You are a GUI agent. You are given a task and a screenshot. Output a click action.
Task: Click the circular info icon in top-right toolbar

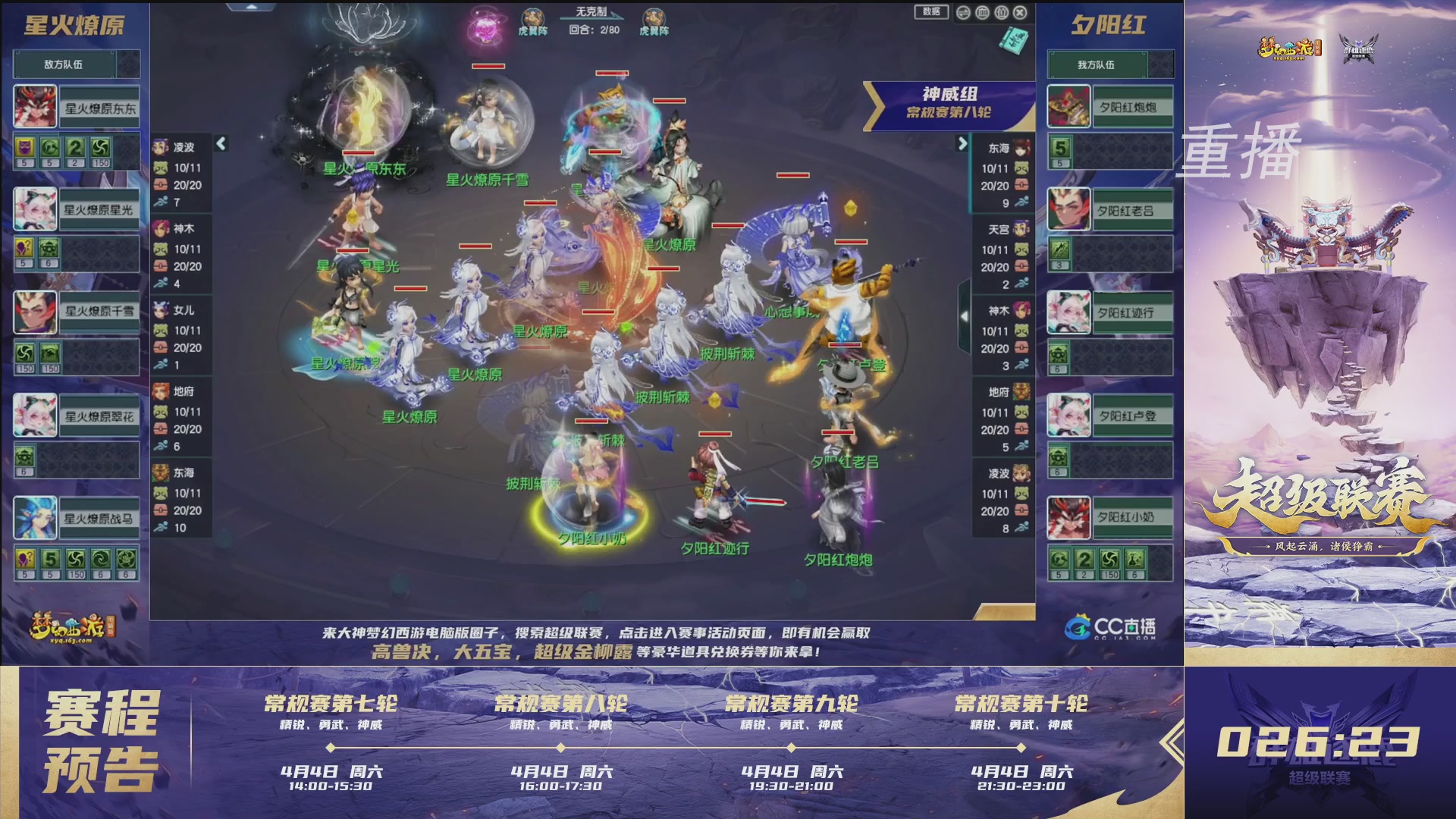tap(1003, 13)
